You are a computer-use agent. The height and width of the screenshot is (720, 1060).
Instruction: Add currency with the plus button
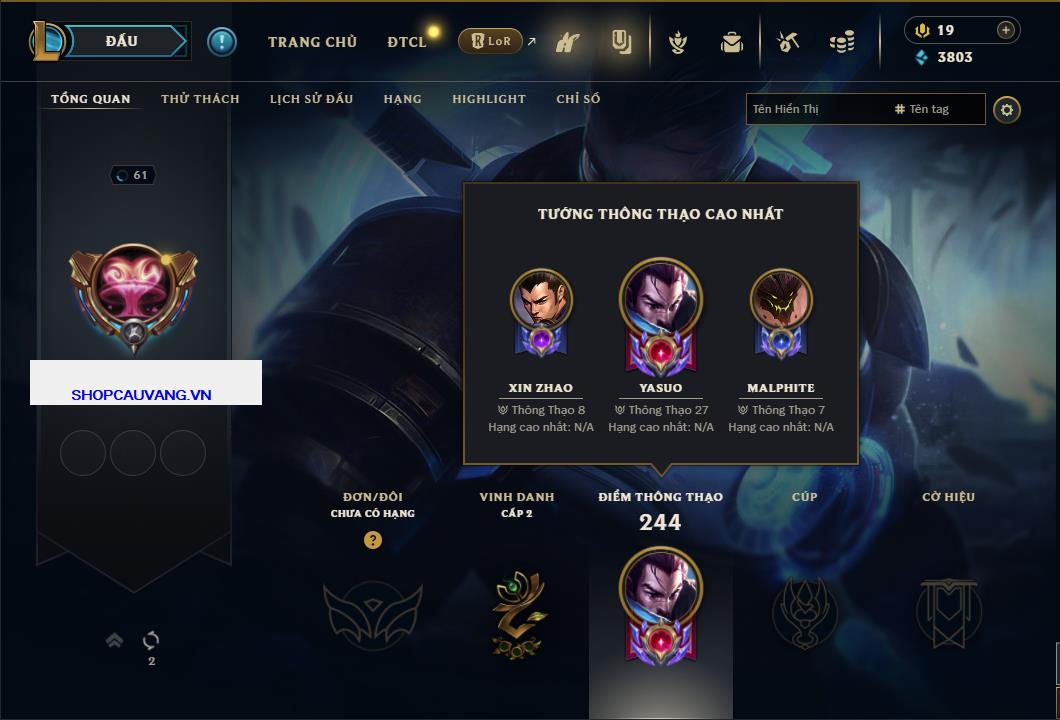pos(1005,30)
